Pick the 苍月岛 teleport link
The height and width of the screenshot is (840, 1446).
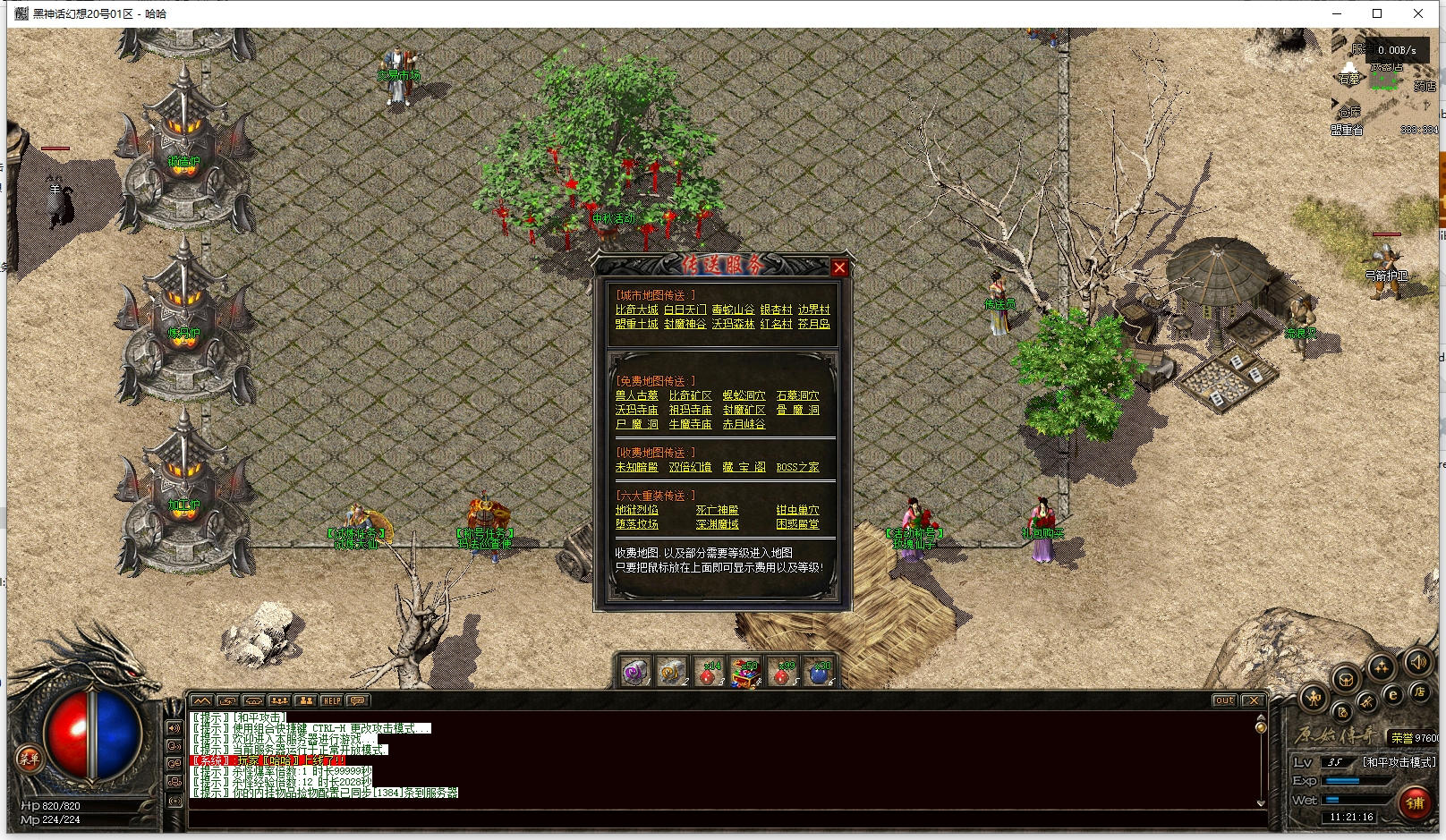click(813, 324)
